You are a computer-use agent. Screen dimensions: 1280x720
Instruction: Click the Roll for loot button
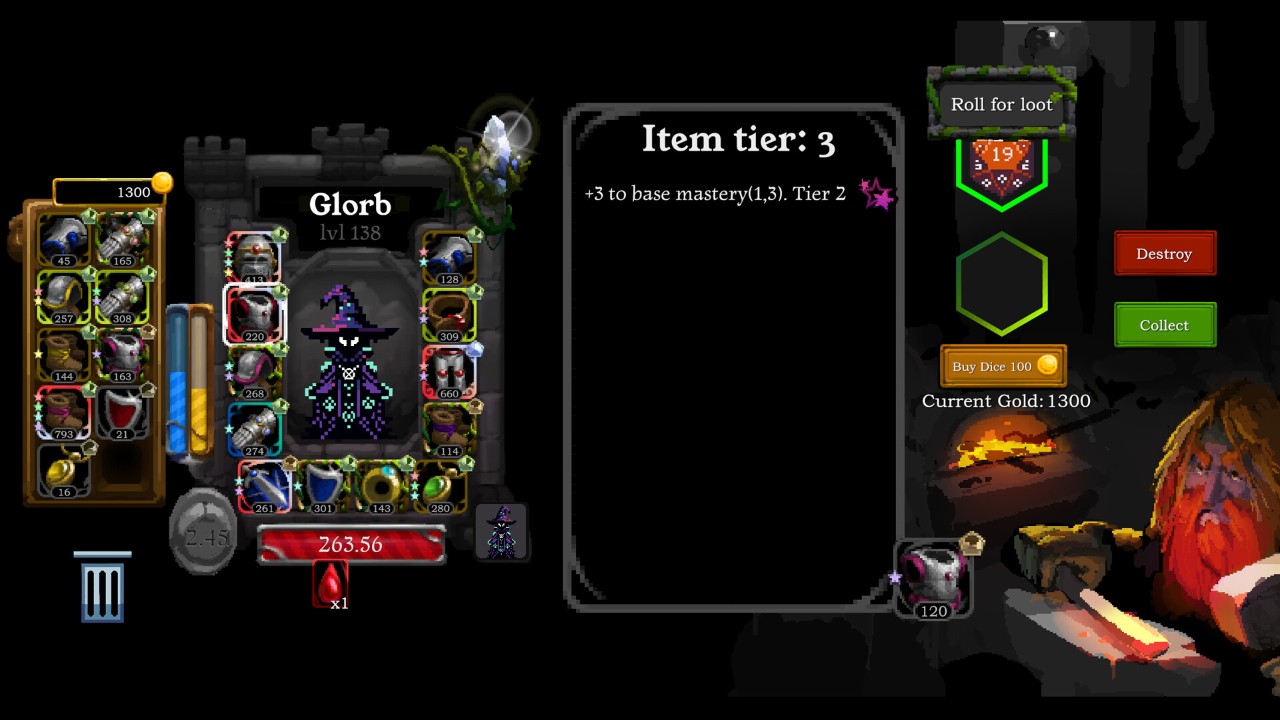pyautogui.click(x=1001, y=104)
